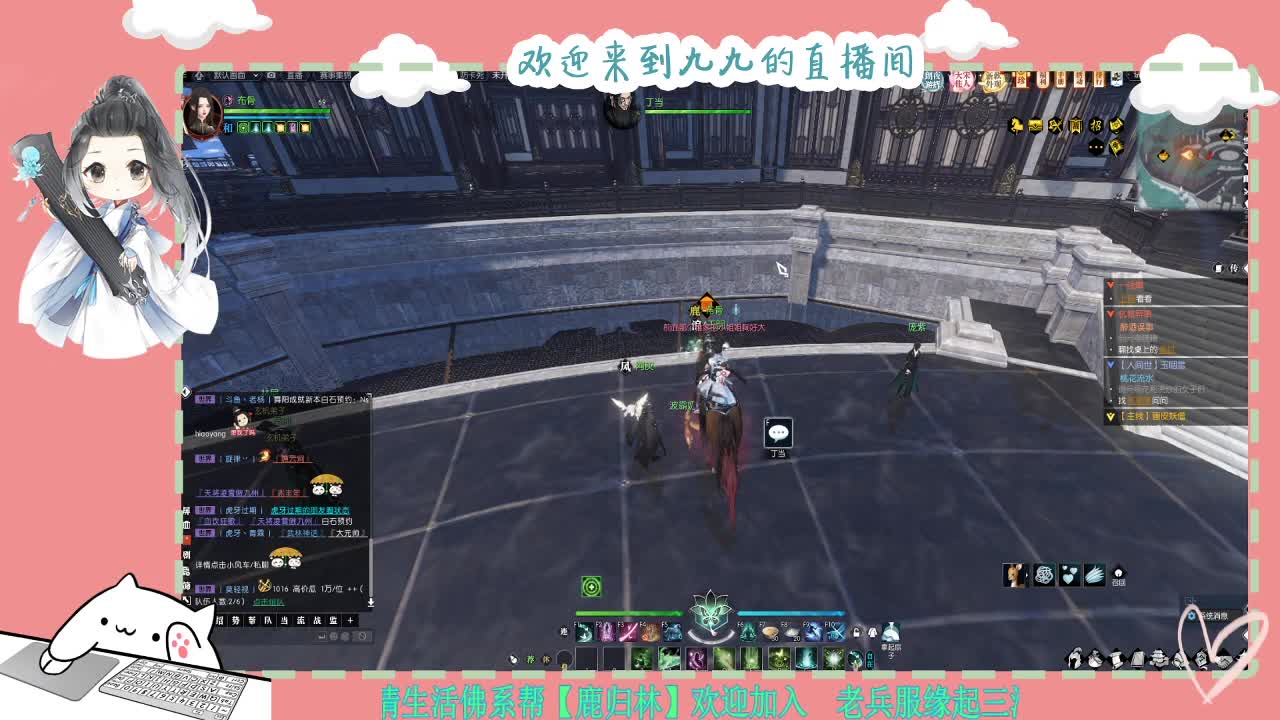Collapse the 人间世 玉昭墨 quest entry
Viewport: 1280px width, 720px height.
tap(1110, 364)
